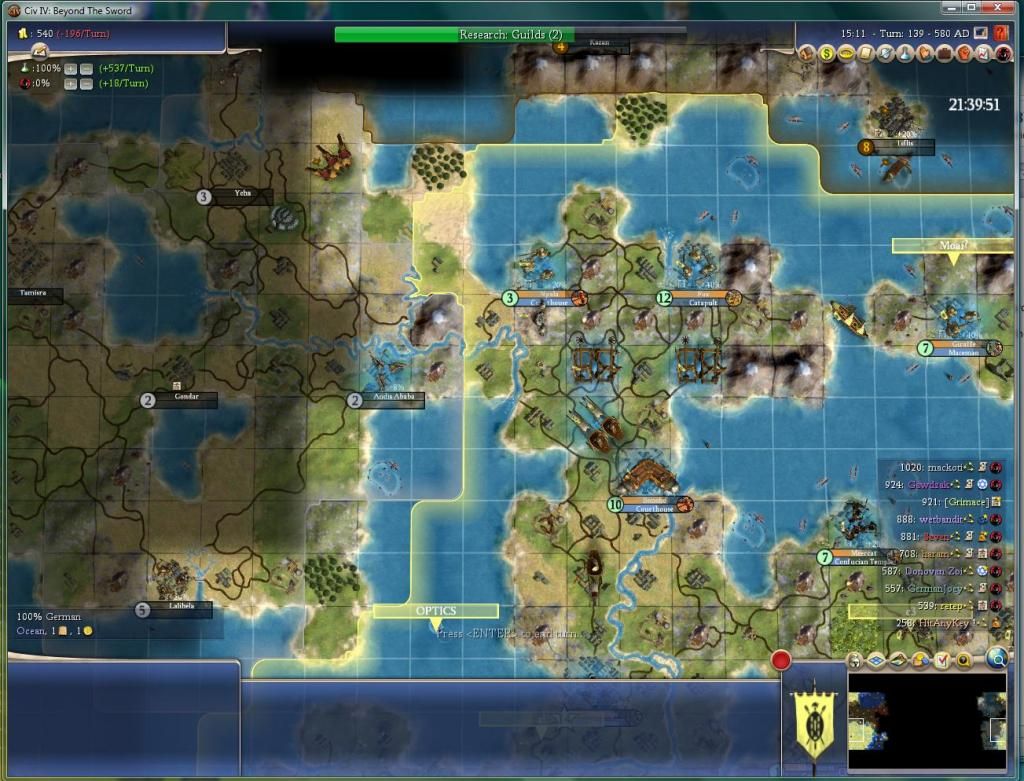1024x781 pixels.
Task: Open the Civilopedia red question mark
Action: 1001,33
